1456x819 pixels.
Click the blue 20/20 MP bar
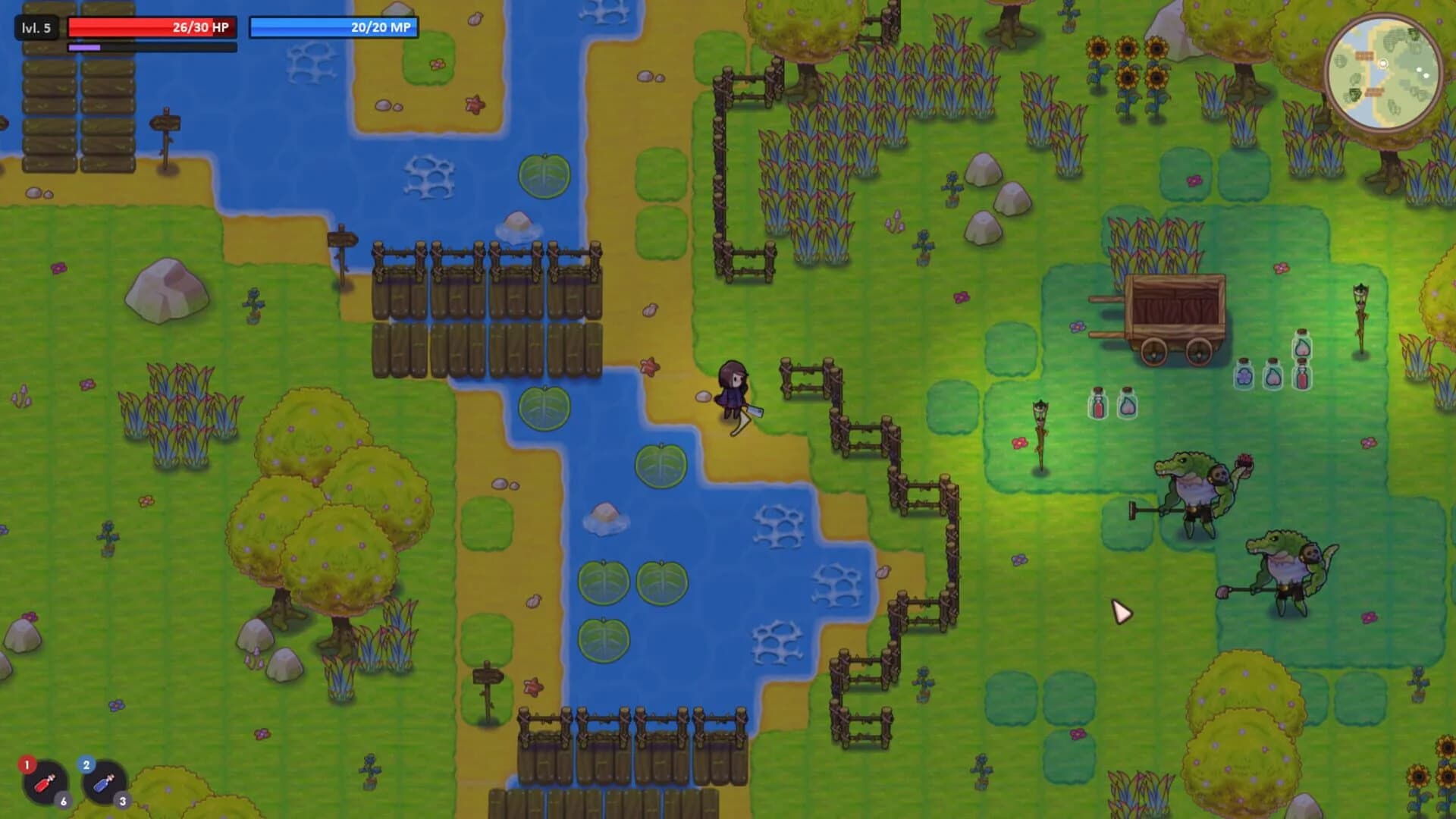click(334, 27)
